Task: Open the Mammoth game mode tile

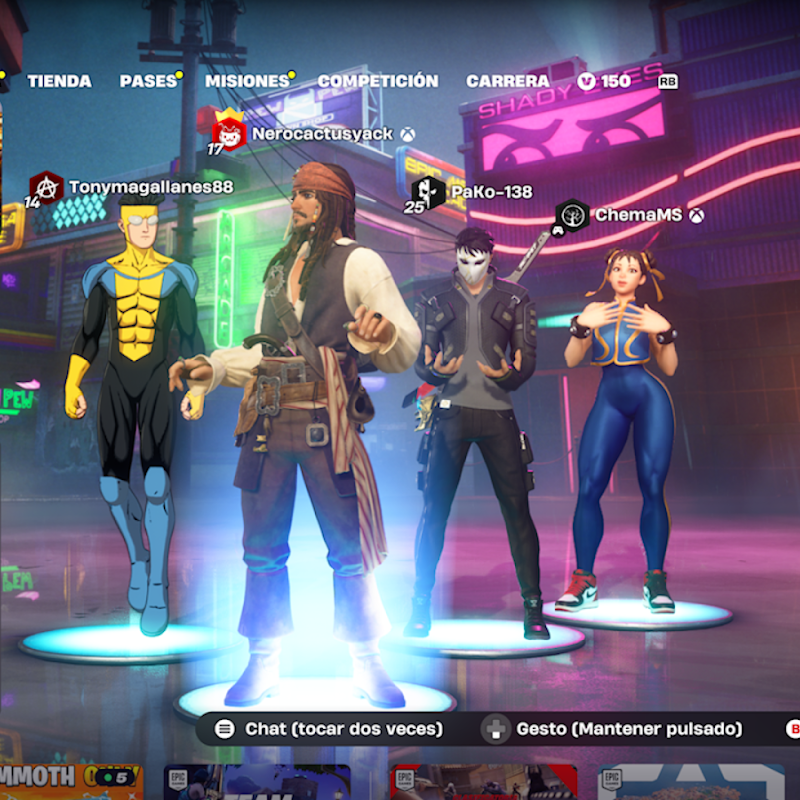Action: (x=70, y=781)
